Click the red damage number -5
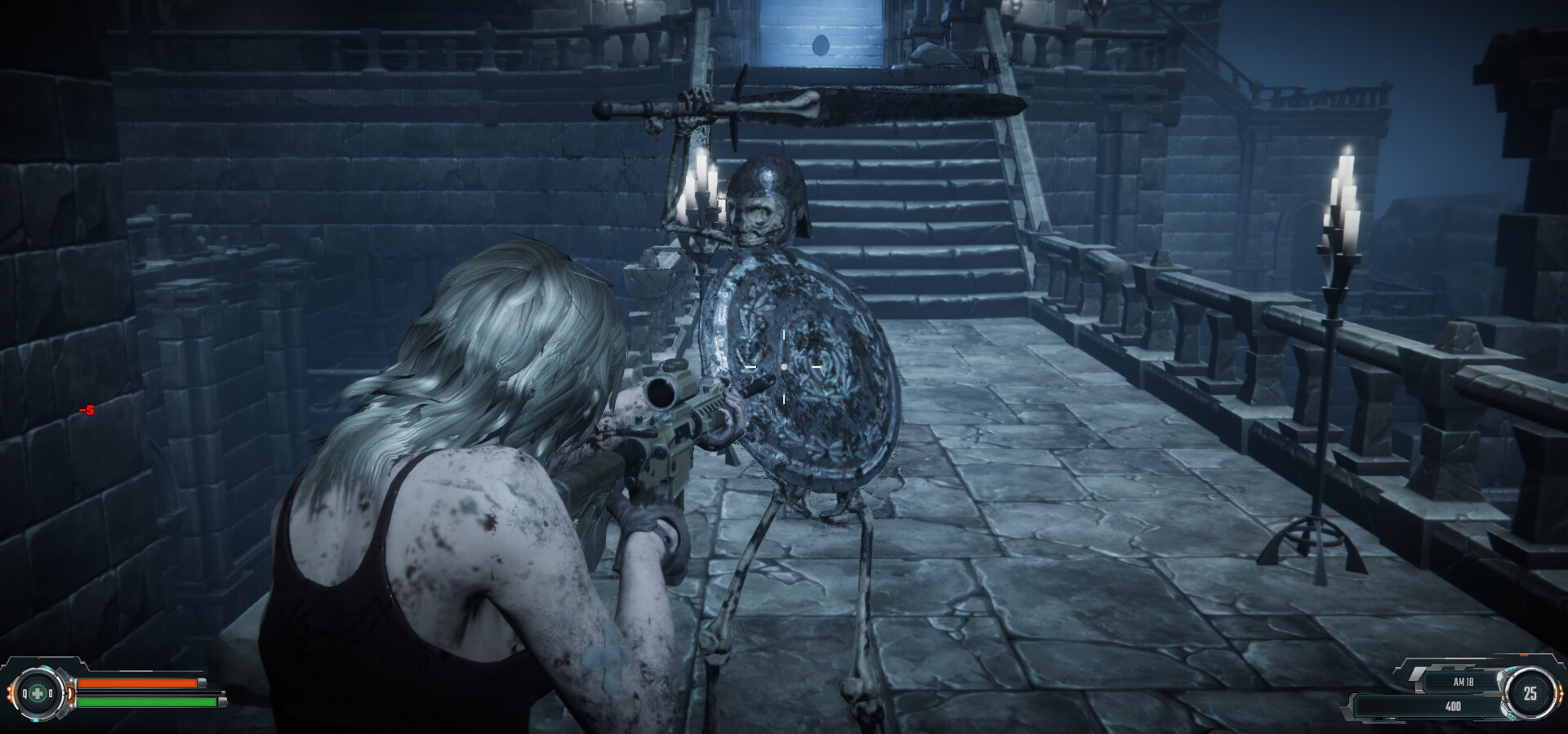Viewport: 1568px width, 734px height. 87,411
